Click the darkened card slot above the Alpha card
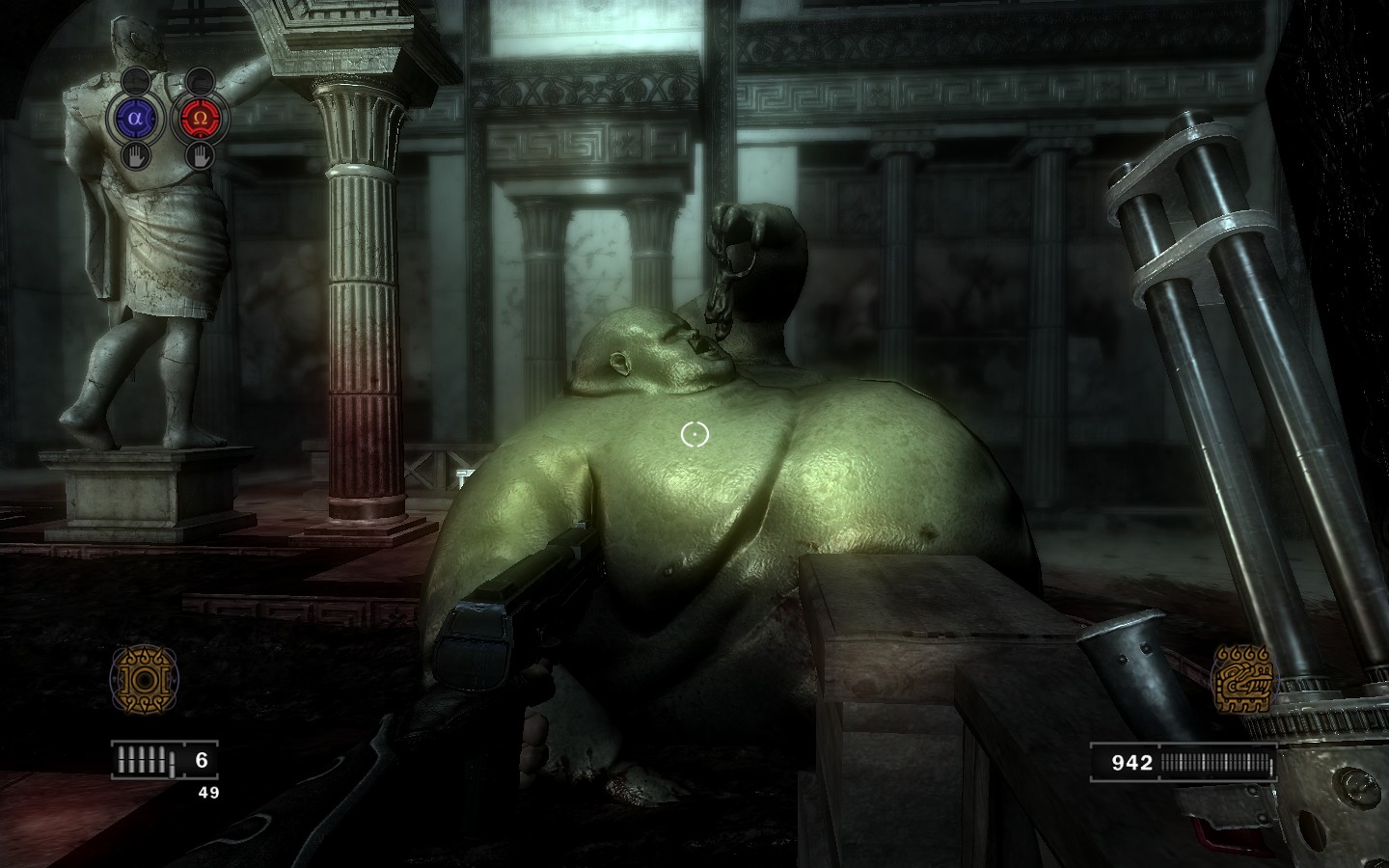The width and height of the screenshot is (1389, 868). pos(136,80)
